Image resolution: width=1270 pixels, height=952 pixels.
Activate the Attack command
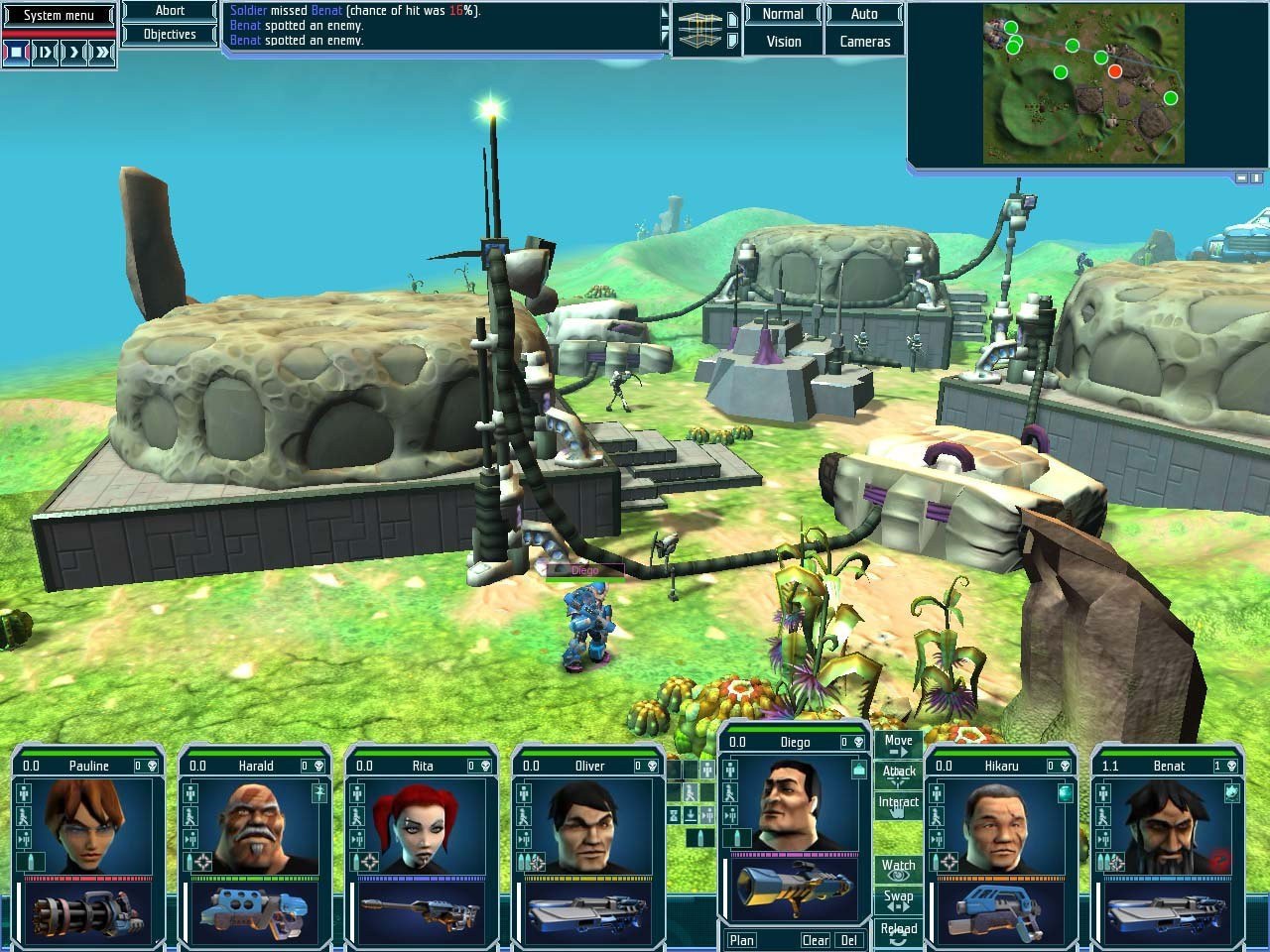pyautogui.click(x=898, y=774)
